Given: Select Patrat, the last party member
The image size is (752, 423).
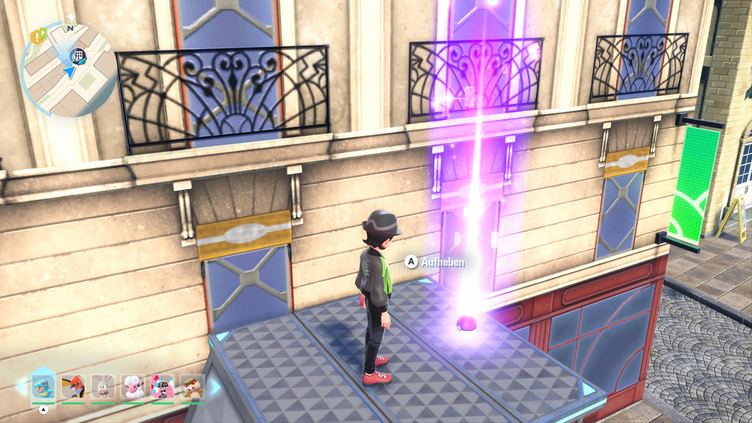Looking at the screenshot, I should 191,386.
